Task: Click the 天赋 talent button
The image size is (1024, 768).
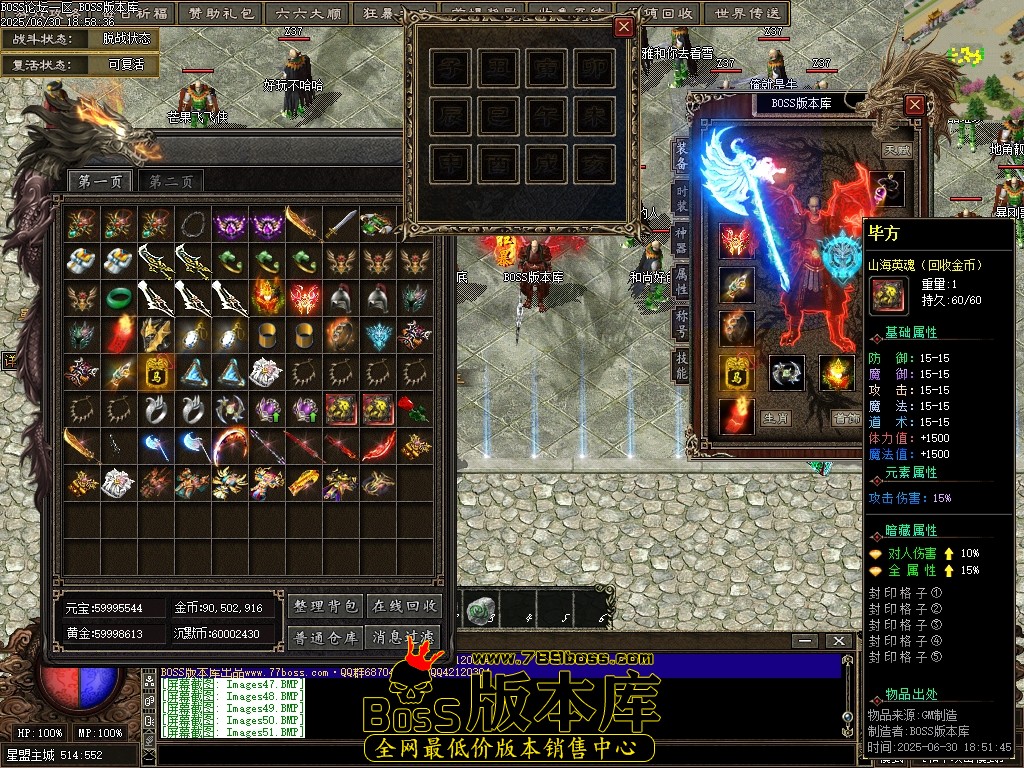Action: pos(896,150)
